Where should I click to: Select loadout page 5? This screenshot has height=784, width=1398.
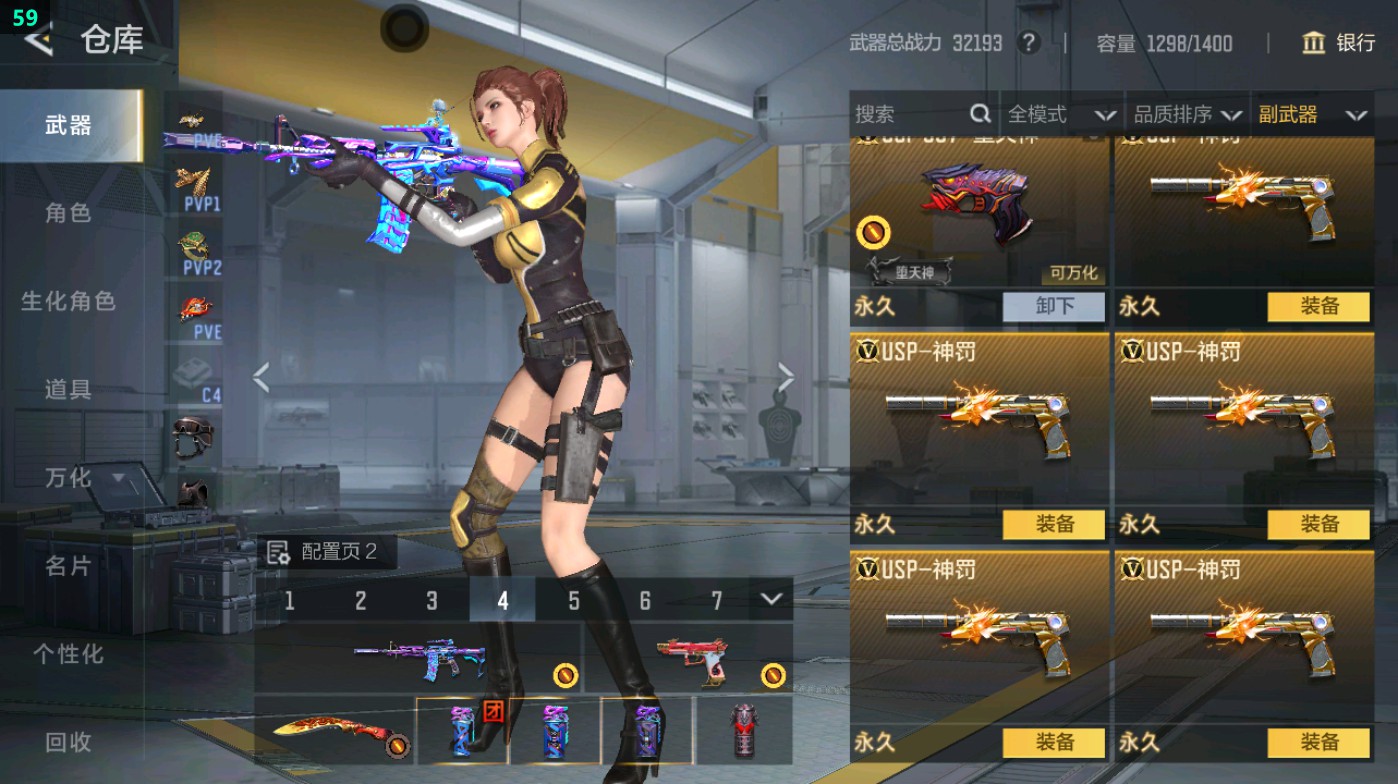(575, 601)
